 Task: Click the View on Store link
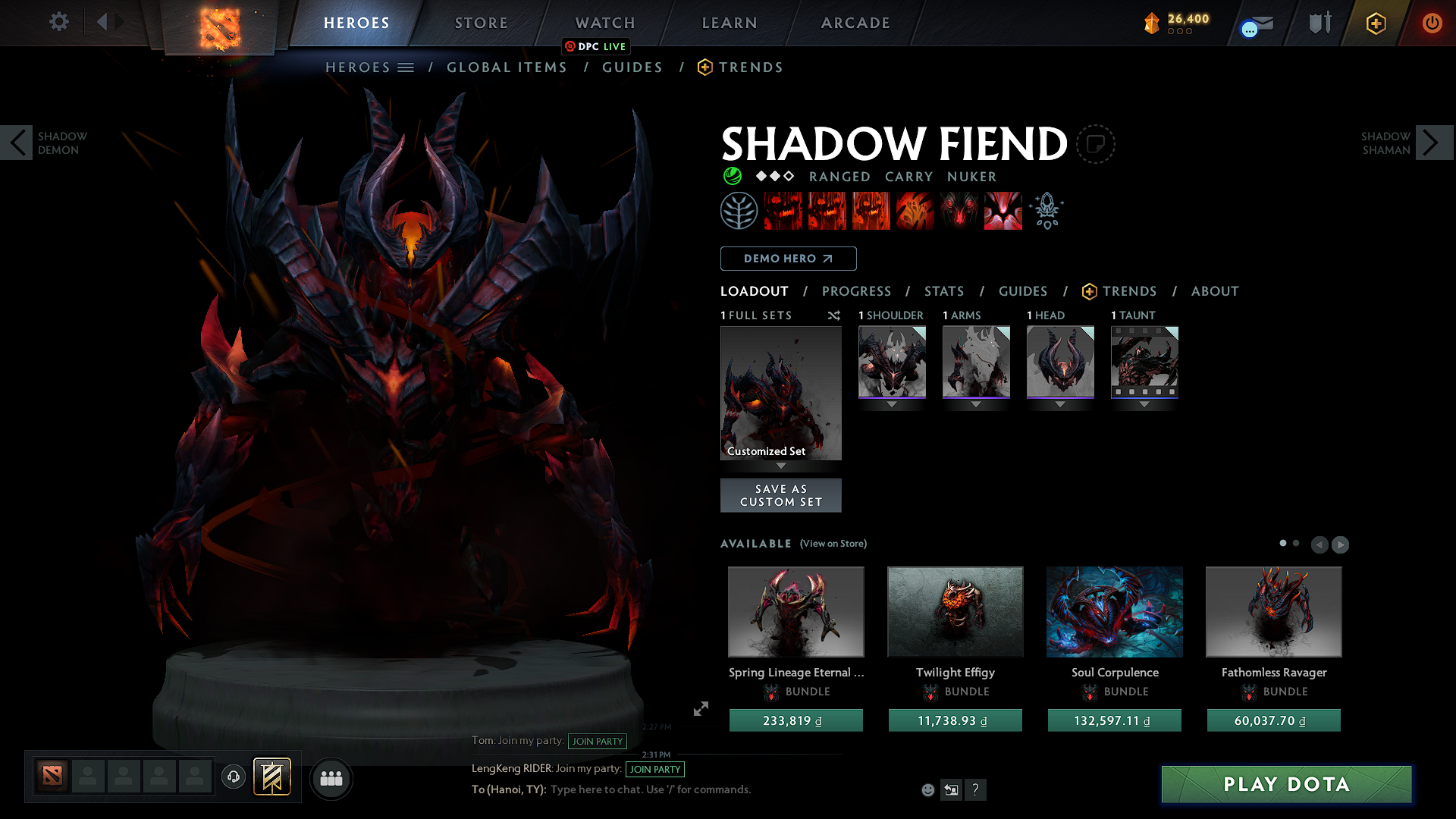pos(833,544)
